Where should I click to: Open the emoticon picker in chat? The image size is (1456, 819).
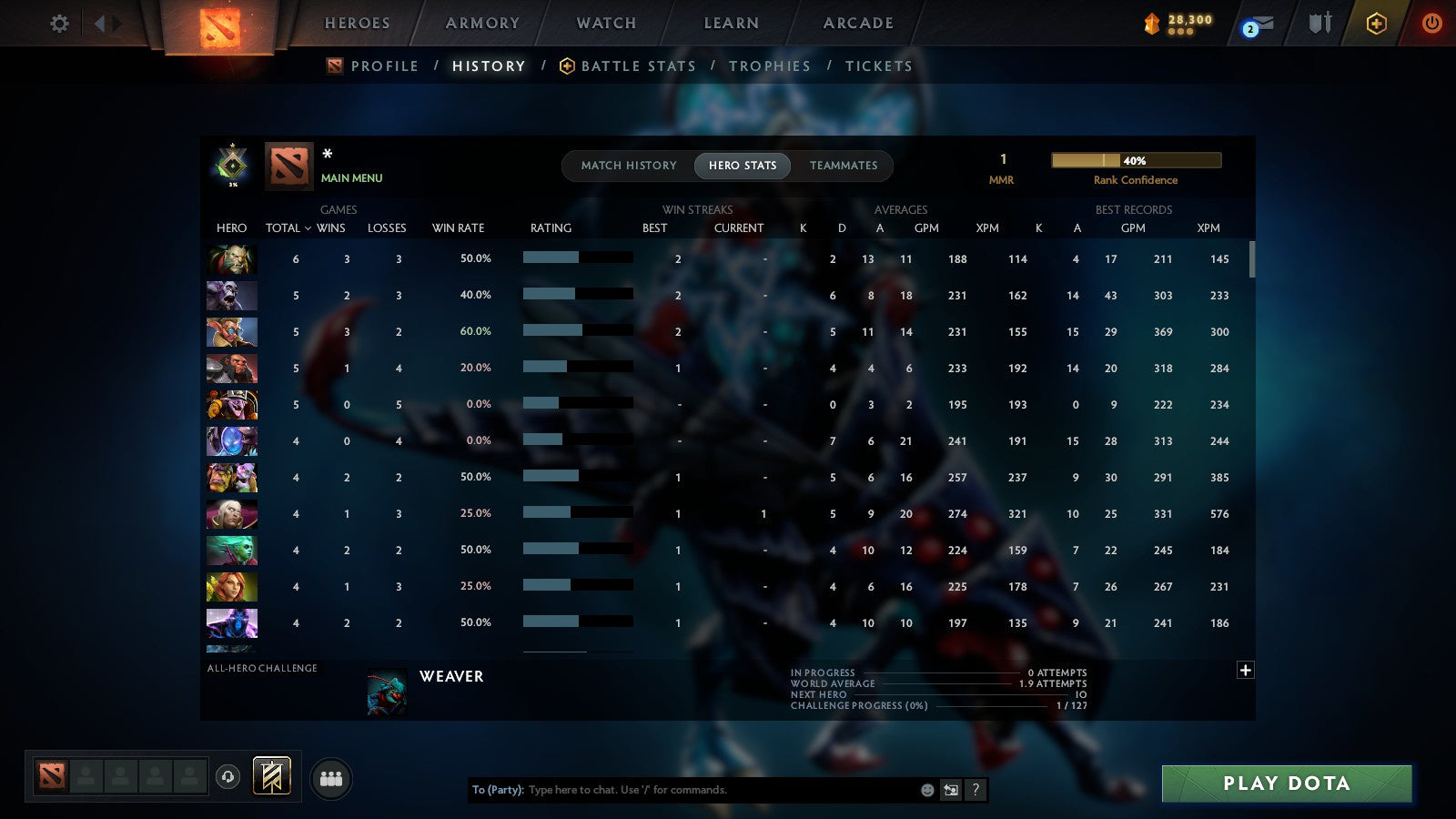[927, 790]
